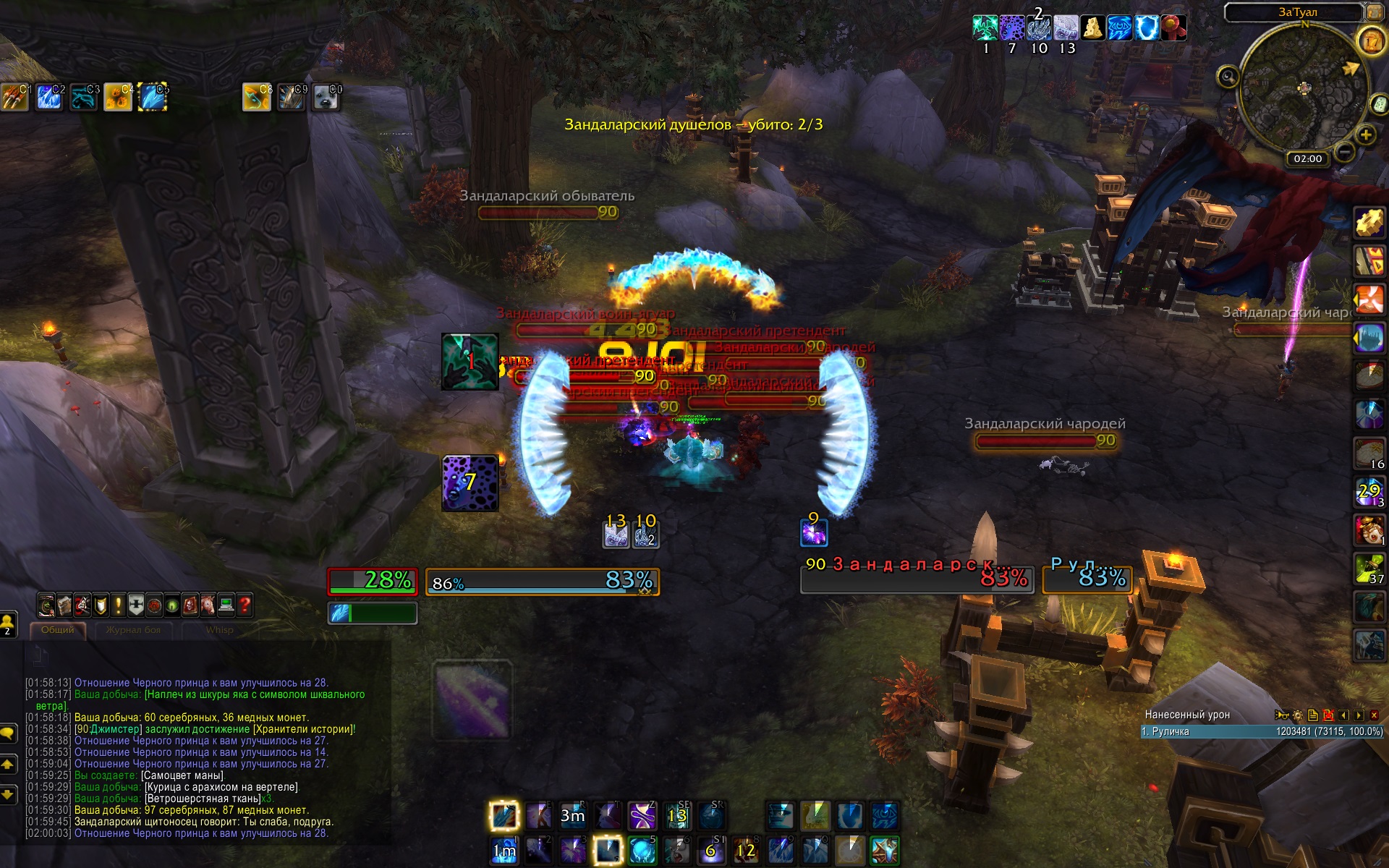Viewport: 1389px width, 868px height.
Task: Open the calendar button showing 17
Action: (1372, 42)
